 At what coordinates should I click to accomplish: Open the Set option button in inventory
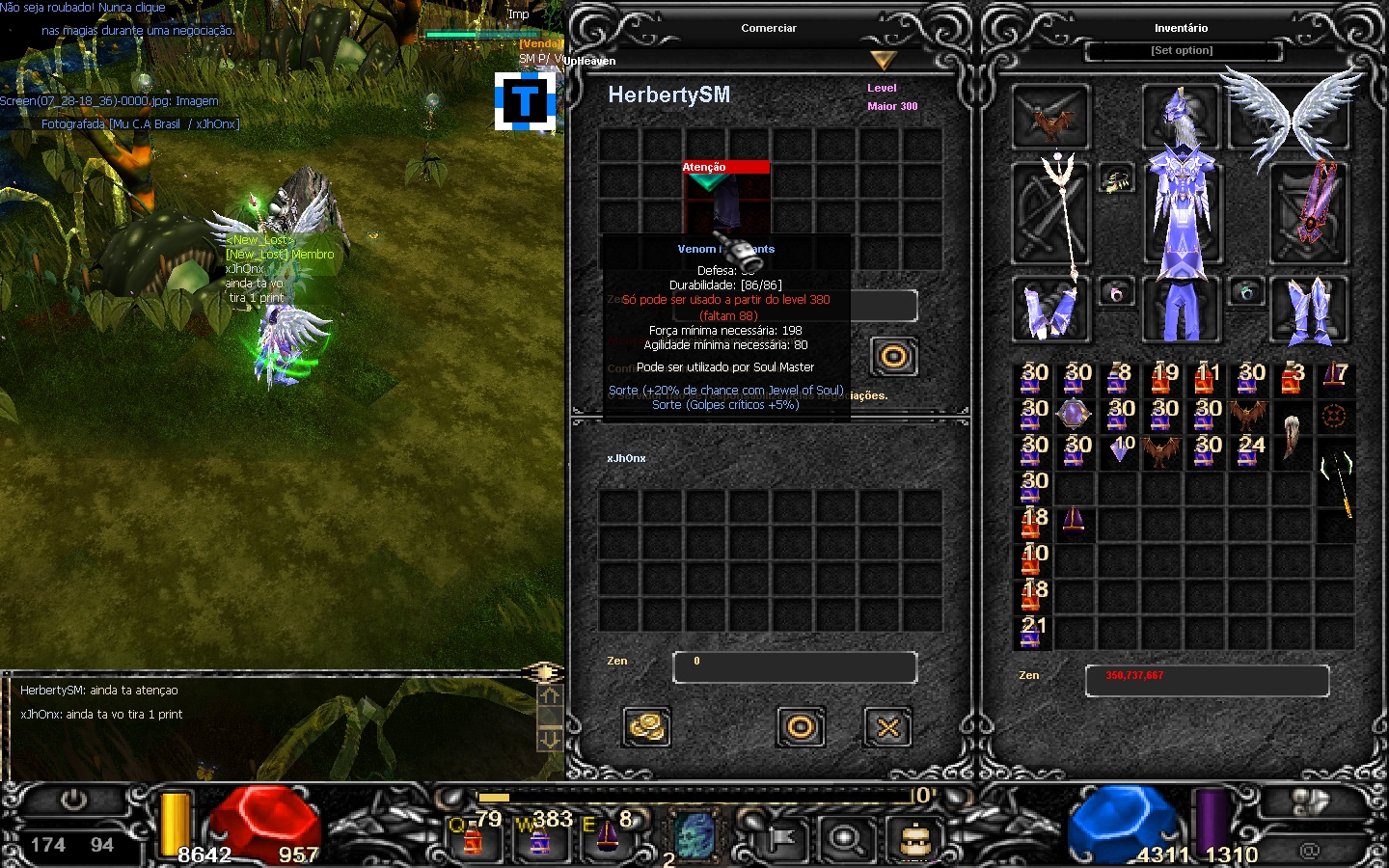point(1182,50)
